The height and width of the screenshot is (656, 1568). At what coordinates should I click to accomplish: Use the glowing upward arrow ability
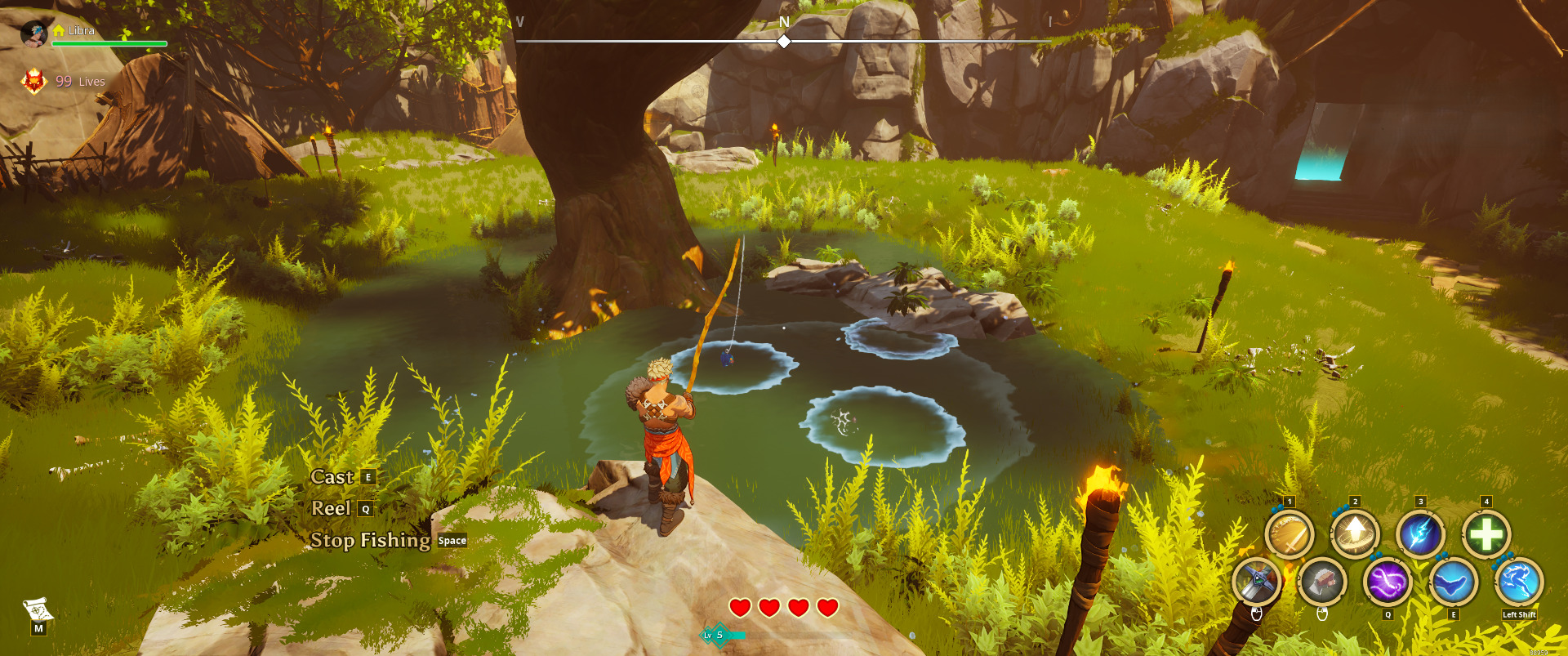pos(1355,535)
